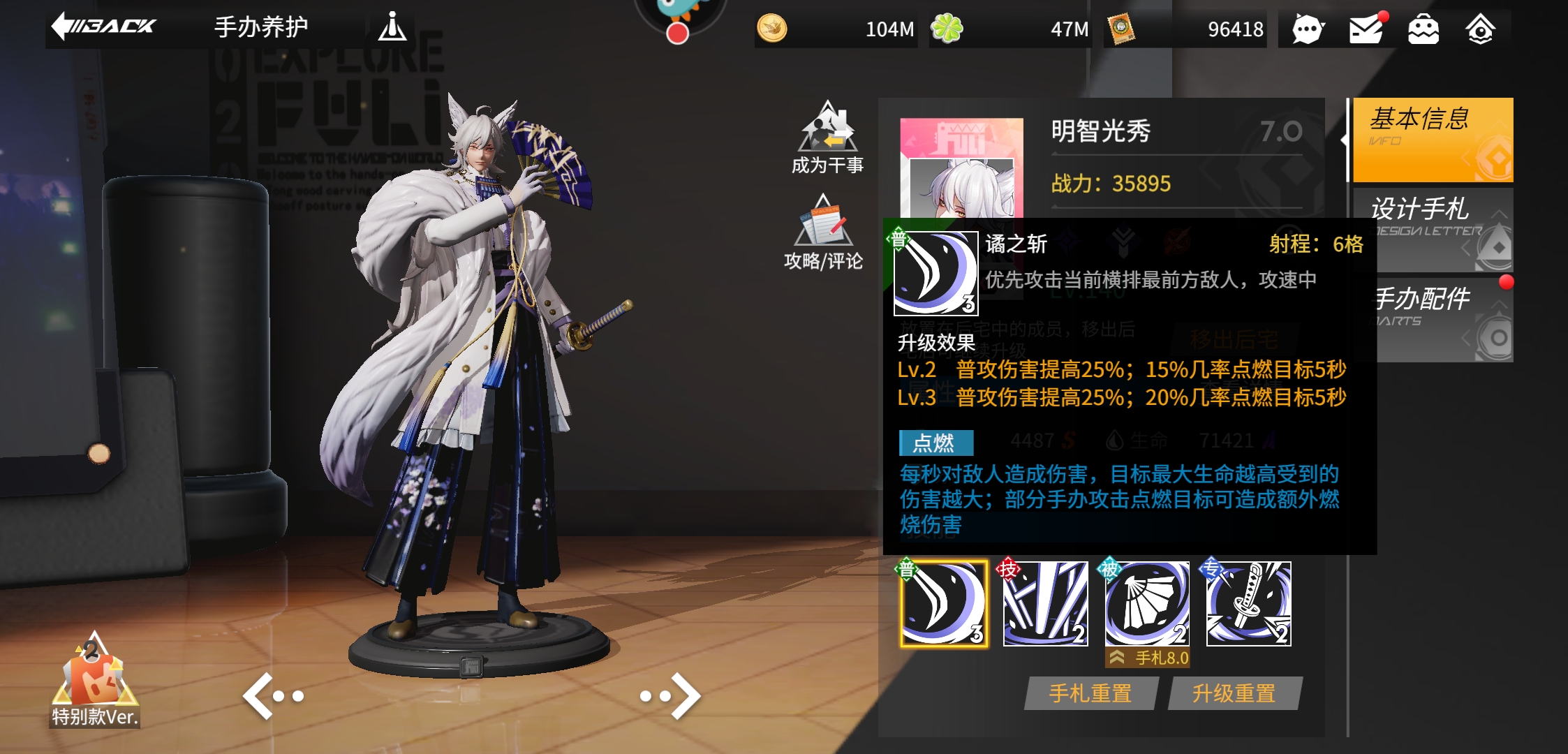The height and width of the screenshot is (754, 1568).
Task: Select the red-tagged active skill icon
Action: 1045,604
